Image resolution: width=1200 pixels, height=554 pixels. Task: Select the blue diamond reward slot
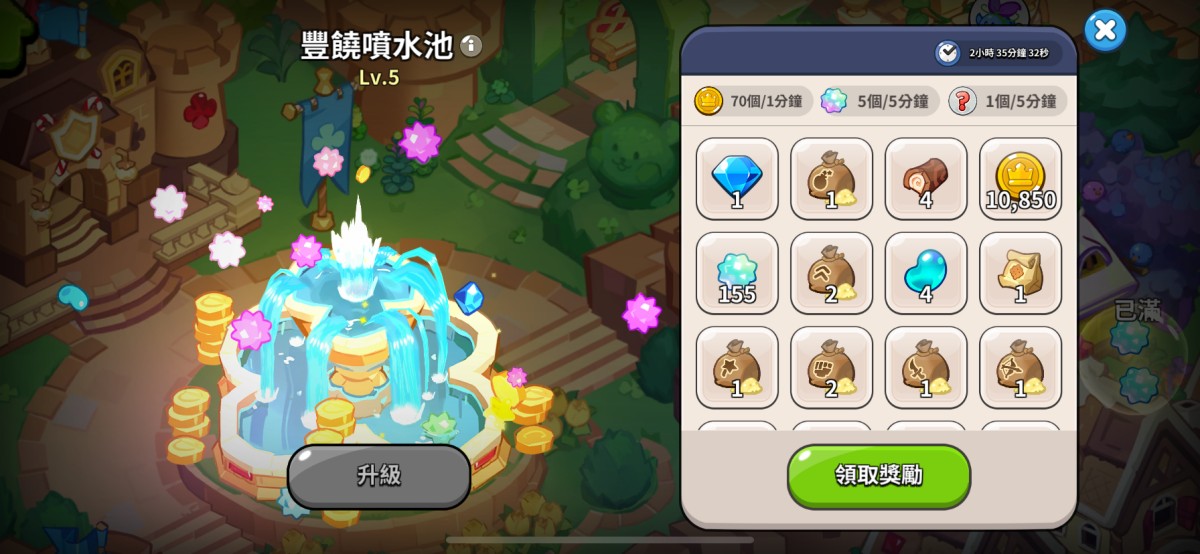(x=737, y=179)
